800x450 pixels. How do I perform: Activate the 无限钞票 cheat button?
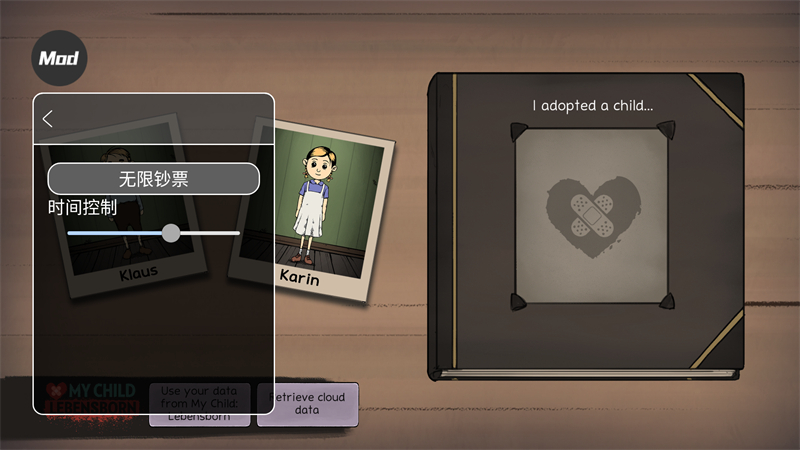coord(154,179)
